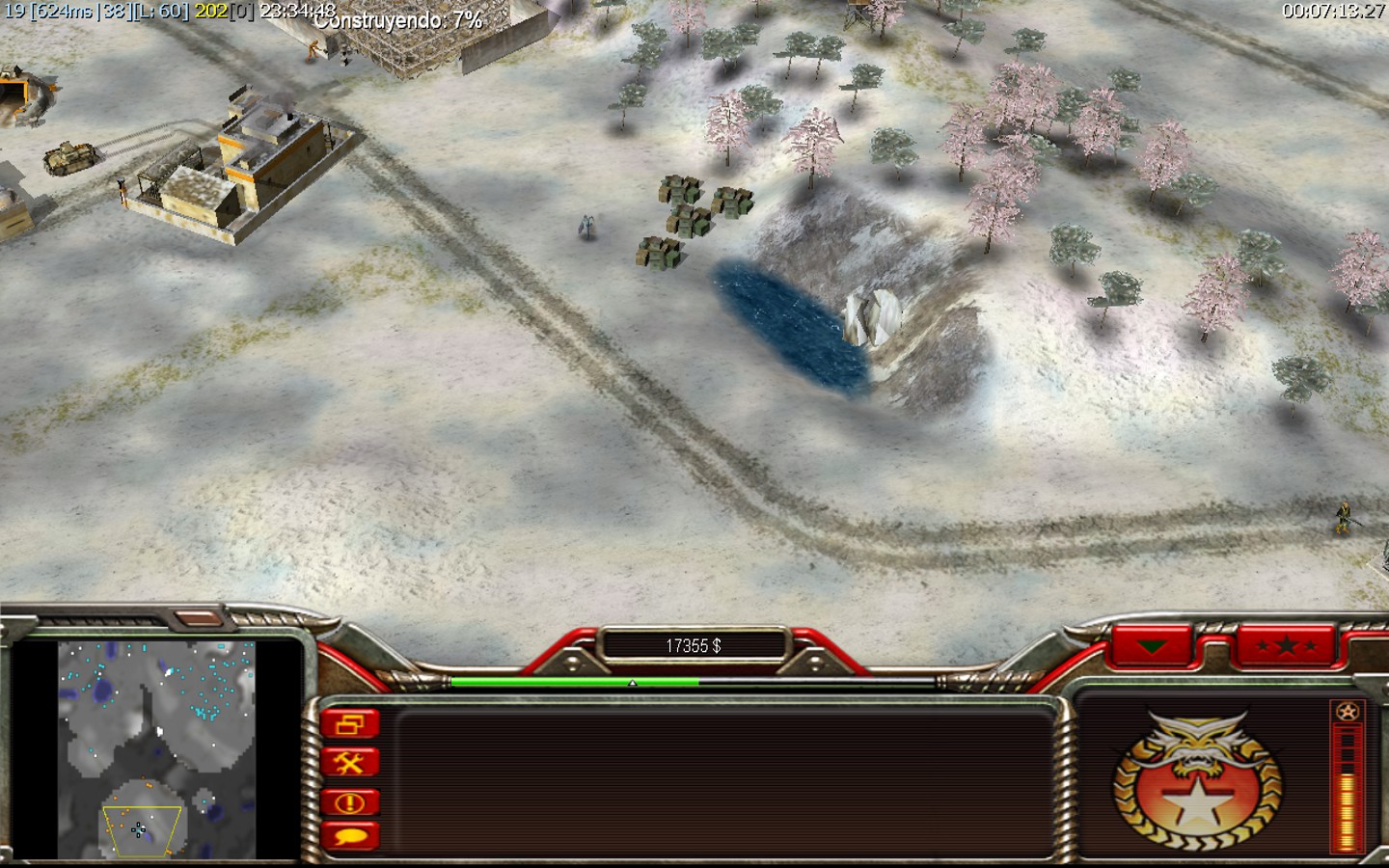The image size is (1389, 868).
Task: Open the chat speech bubble button
Action: point(349,837)
